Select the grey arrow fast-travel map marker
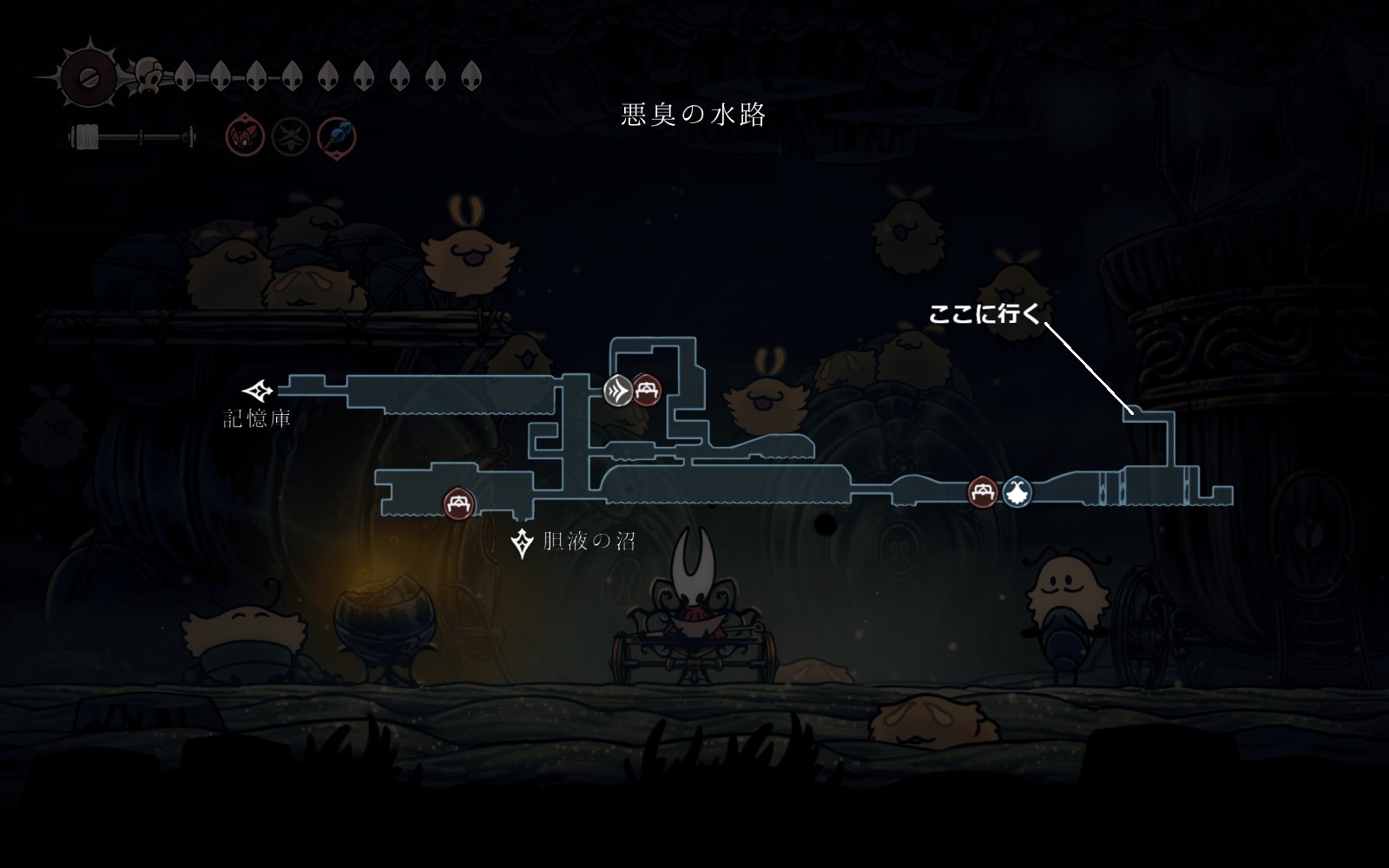The image size is (1389, 868). point(618,391)
